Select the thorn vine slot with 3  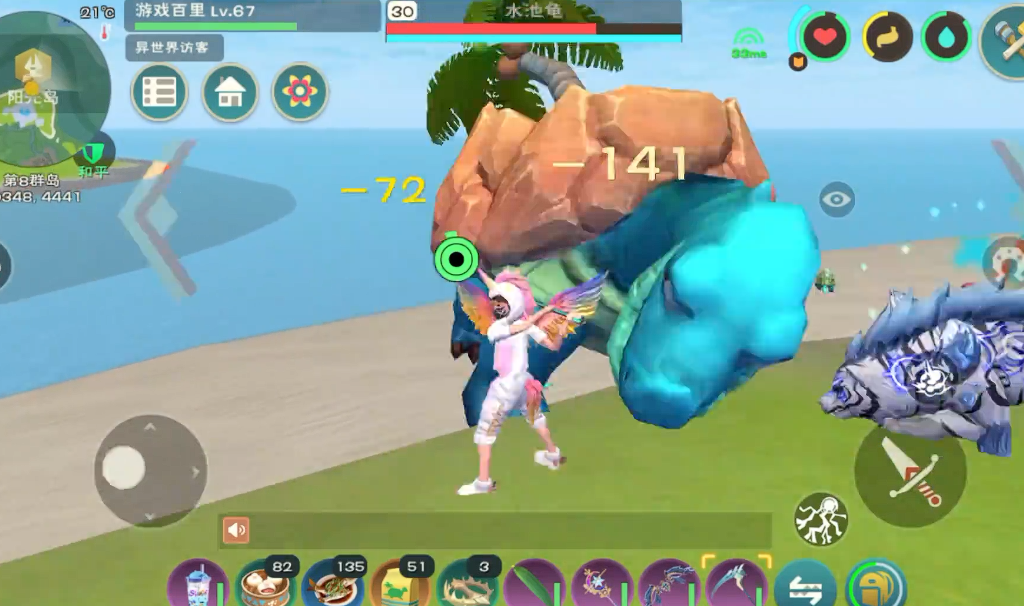(x=467, y=584)
